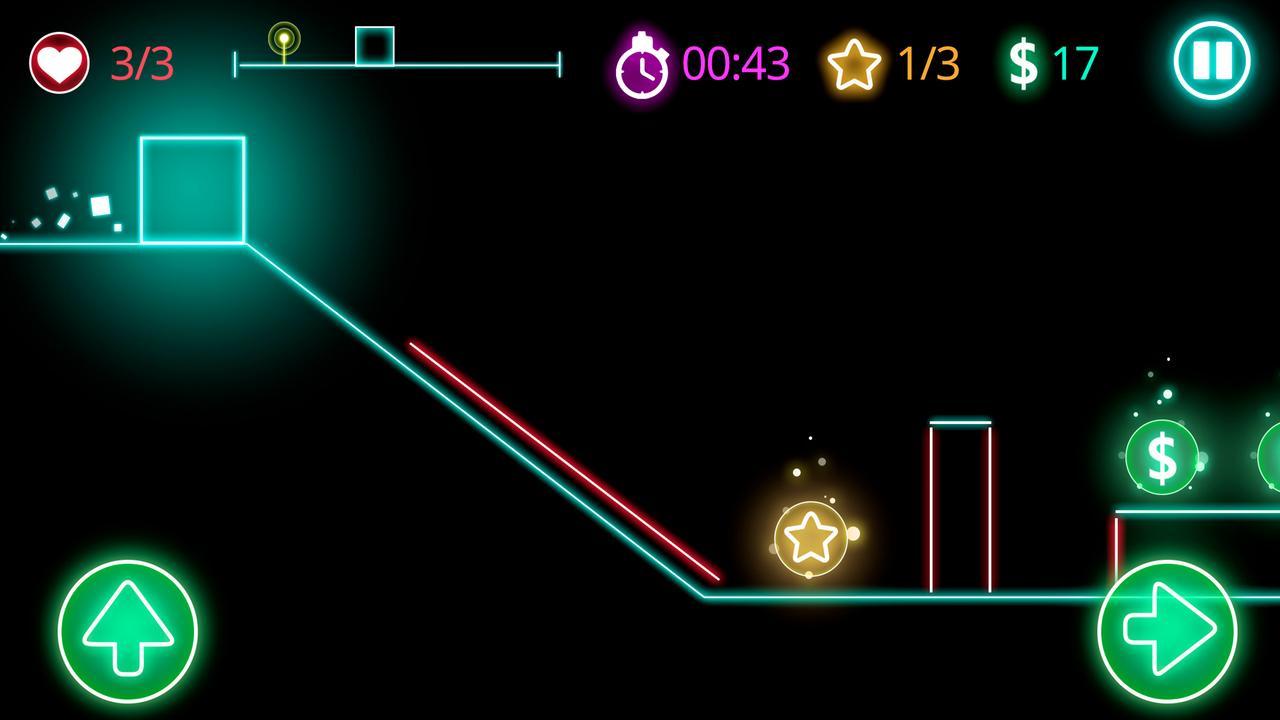Pause the game with the pause button

coord(1213,60)
